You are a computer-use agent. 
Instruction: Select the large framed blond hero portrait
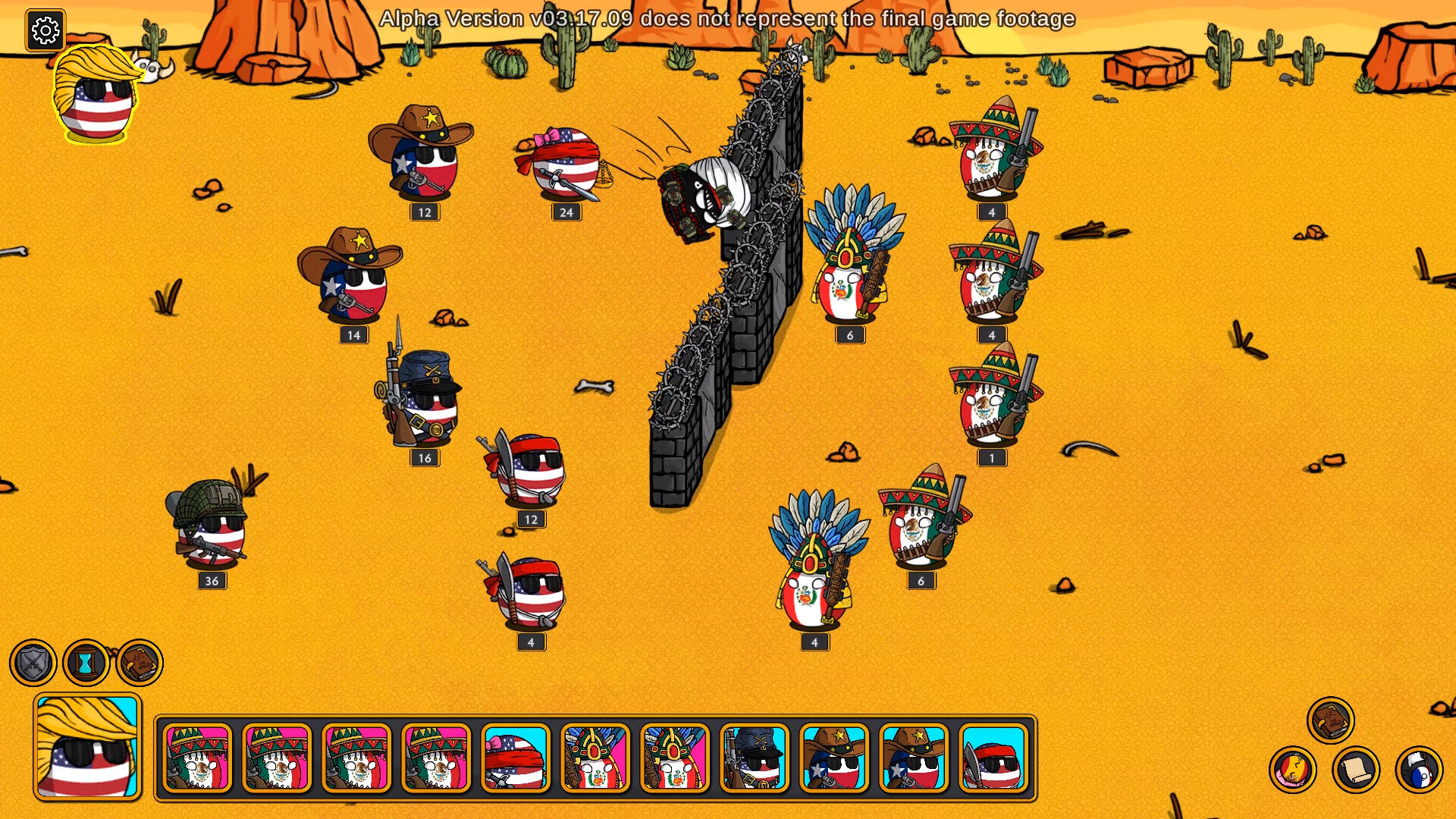coord(87,747)
